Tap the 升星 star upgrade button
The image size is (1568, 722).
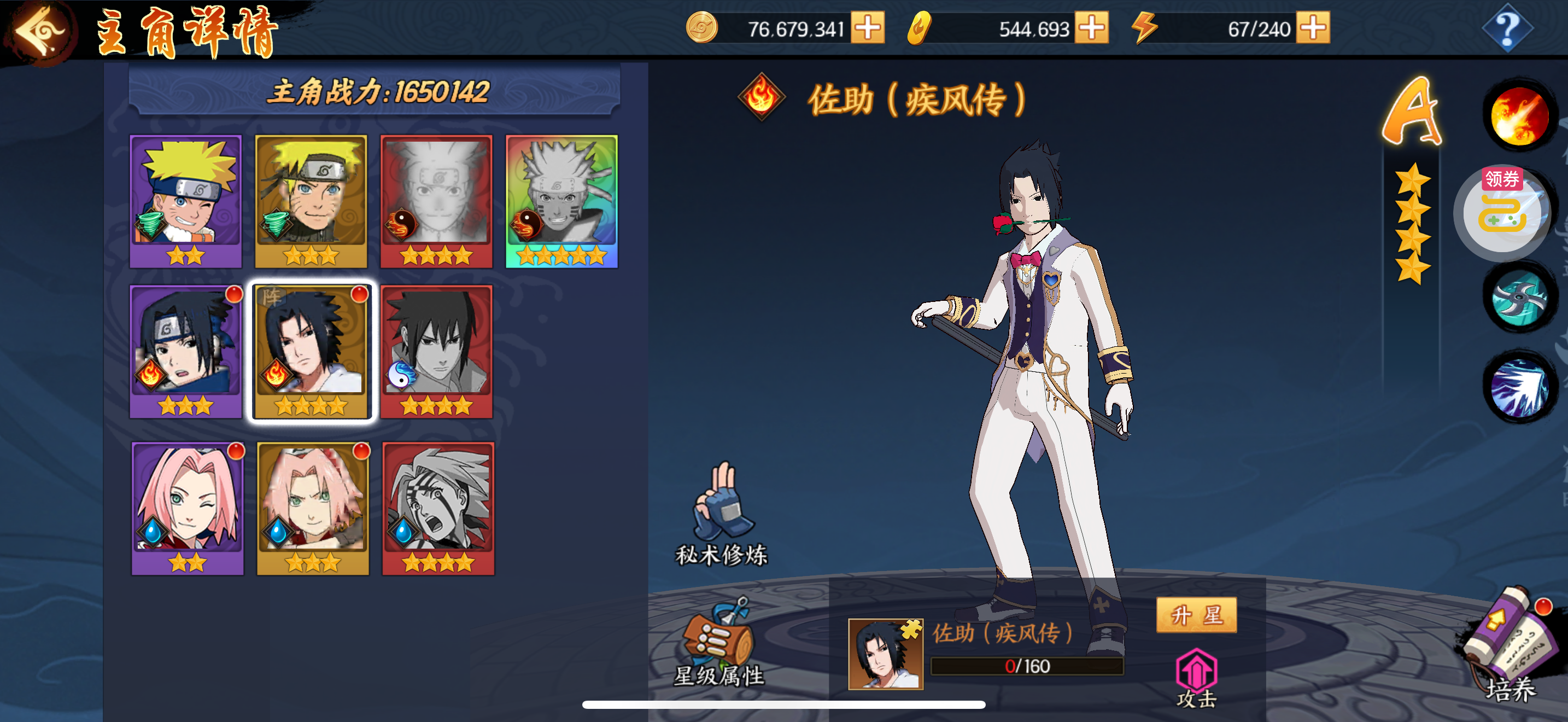pos(1196,615)
